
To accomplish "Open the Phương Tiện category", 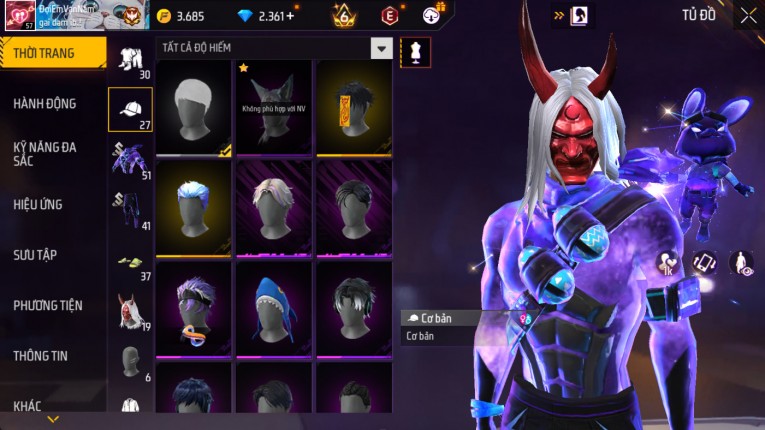I will click(x=48, y=305).
